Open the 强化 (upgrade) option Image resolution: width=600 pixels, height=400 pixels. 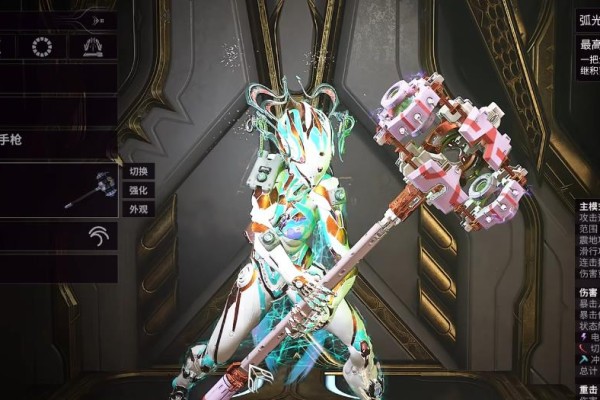(x=138, y=190)
